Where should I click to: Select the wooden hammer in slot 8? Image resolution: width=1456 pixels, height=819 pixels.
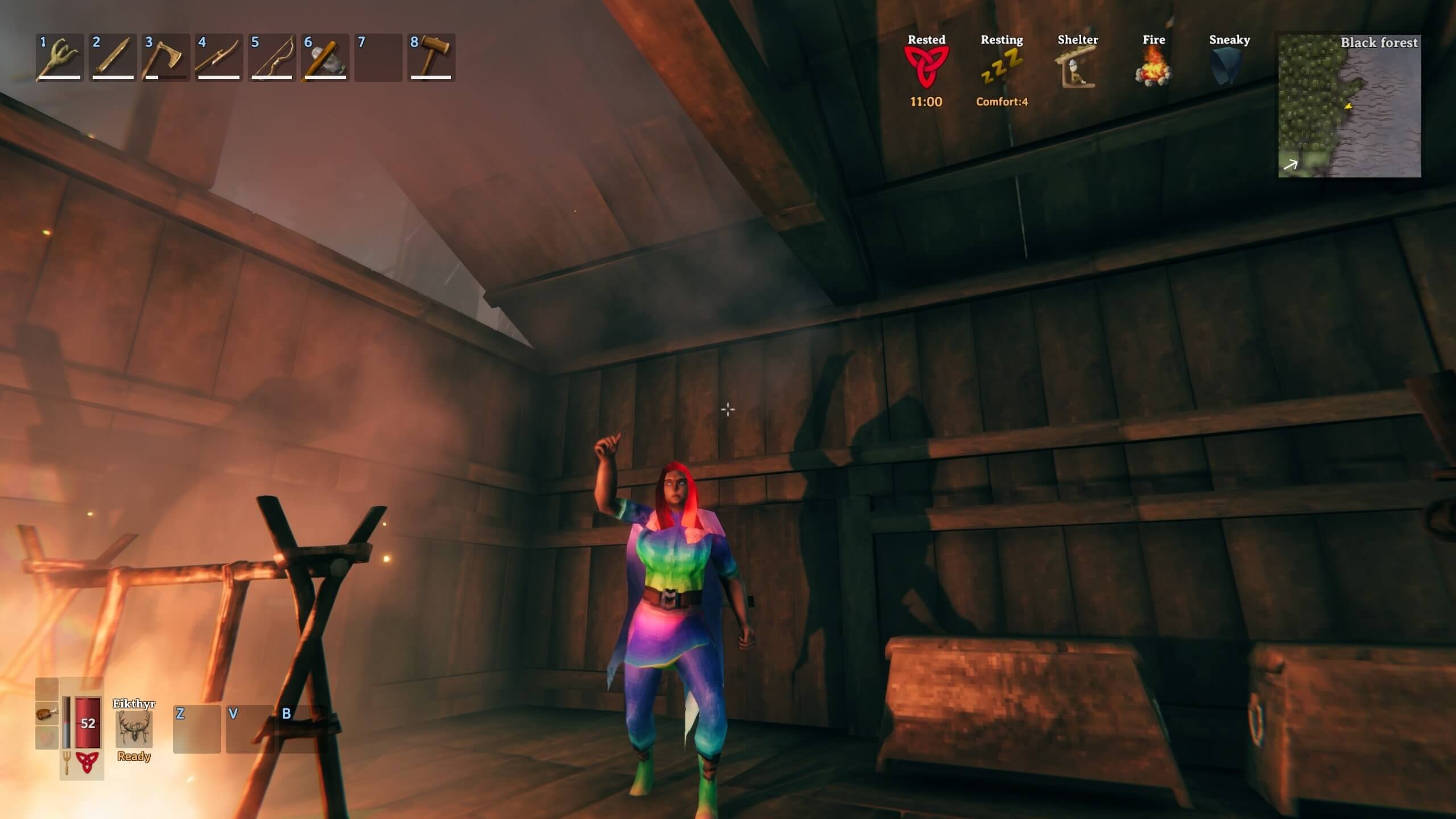click(x=431, y=57)
